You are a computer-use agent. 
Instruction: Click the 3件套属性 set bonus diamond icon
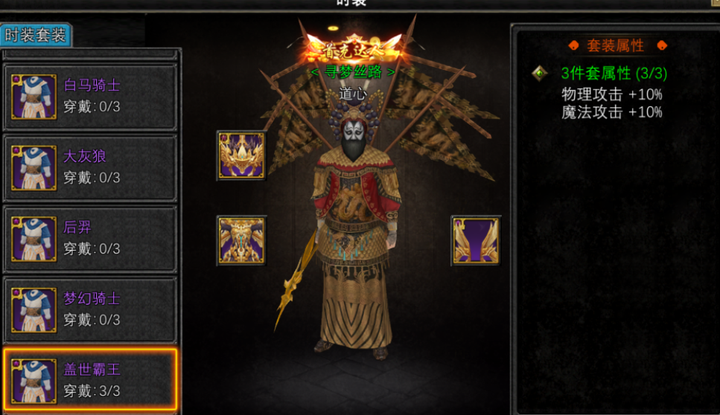(x=540, y=73)
